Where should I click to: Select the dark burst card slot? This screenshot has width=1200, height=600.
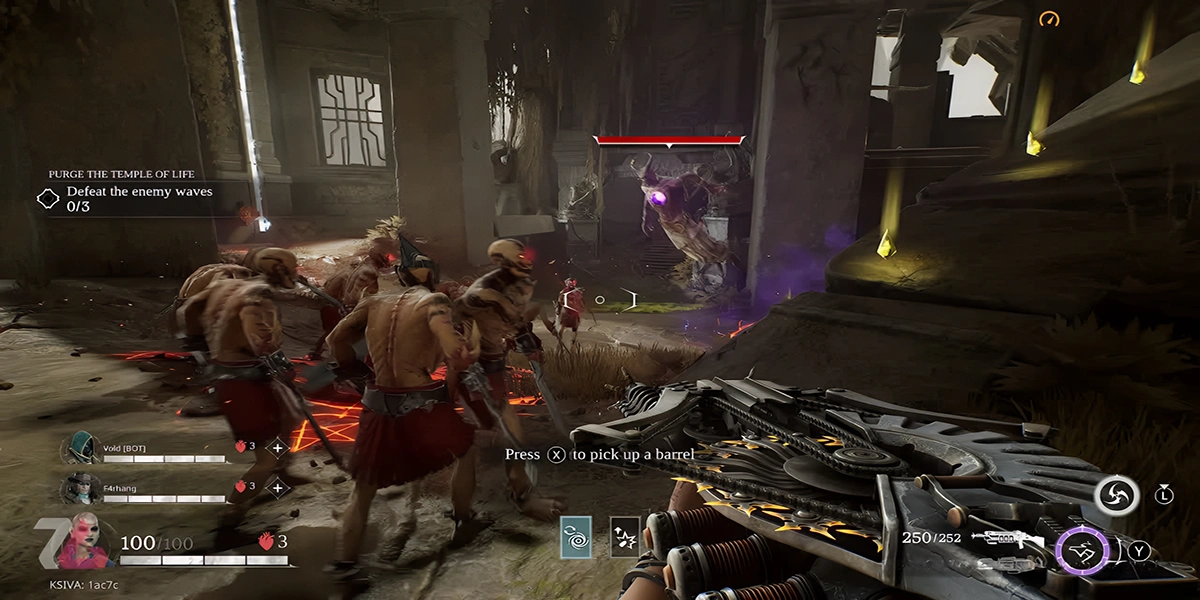(x=625, y=538)
